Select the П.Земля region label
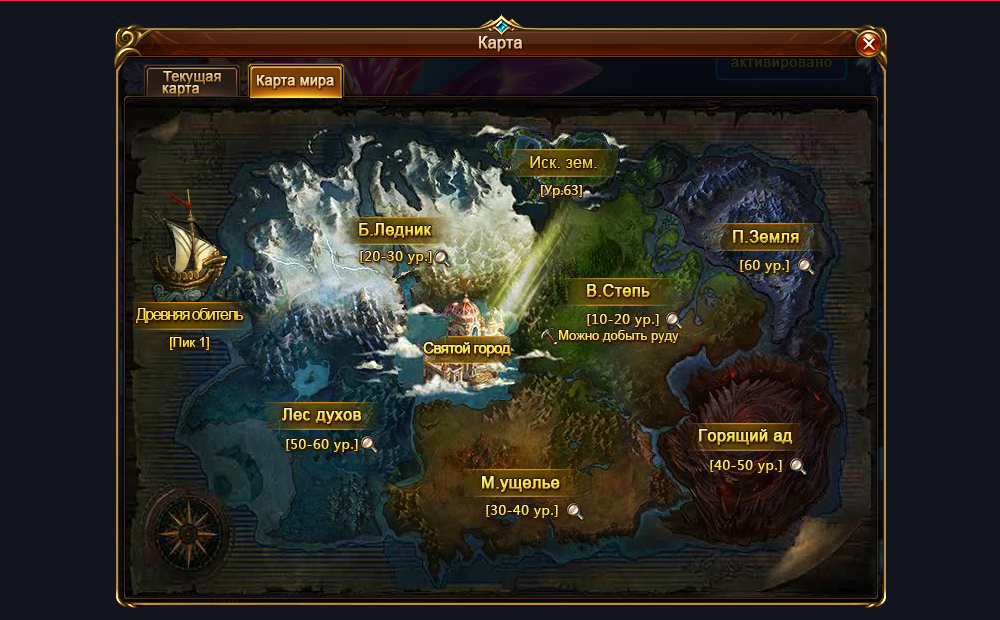Viewport: 1000px width, 620px height. (765, 238)
